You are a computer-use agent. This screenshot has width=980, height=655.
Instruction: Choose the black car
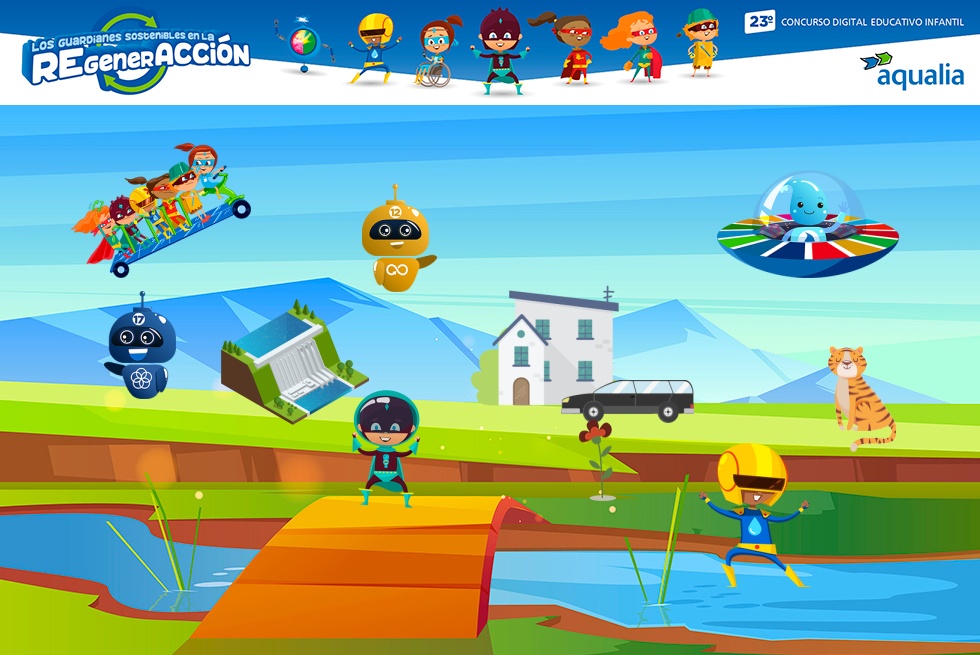tap(628, 400)
